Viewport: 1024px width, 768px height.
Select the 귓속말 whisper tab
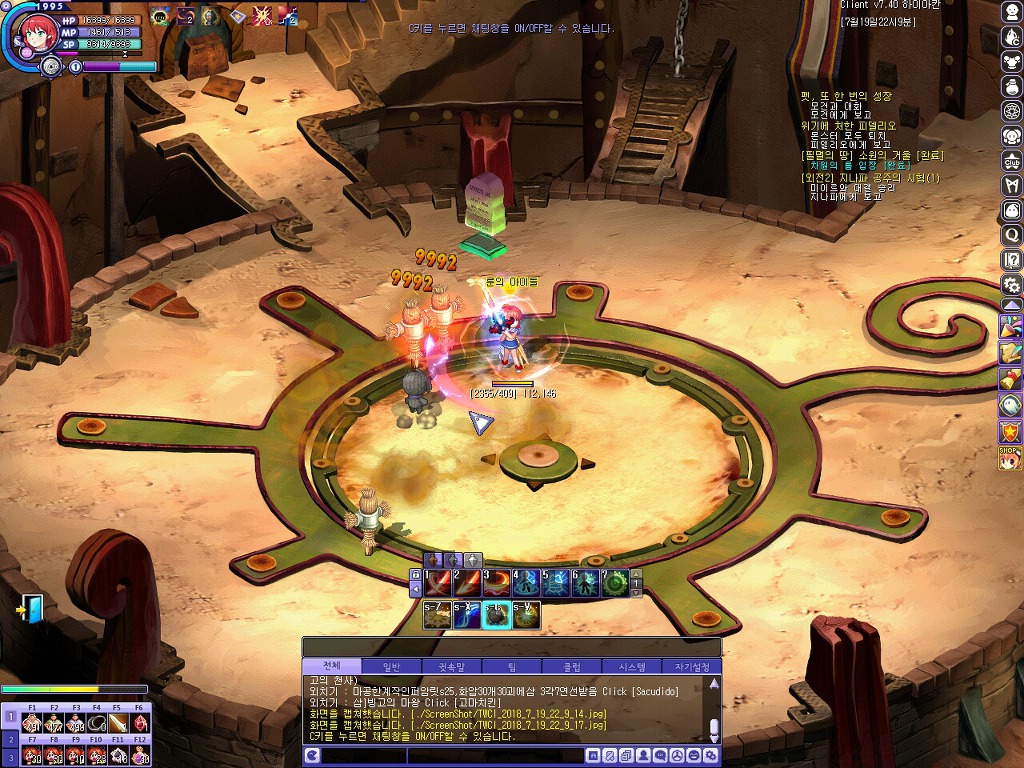(x=452, y=667)
